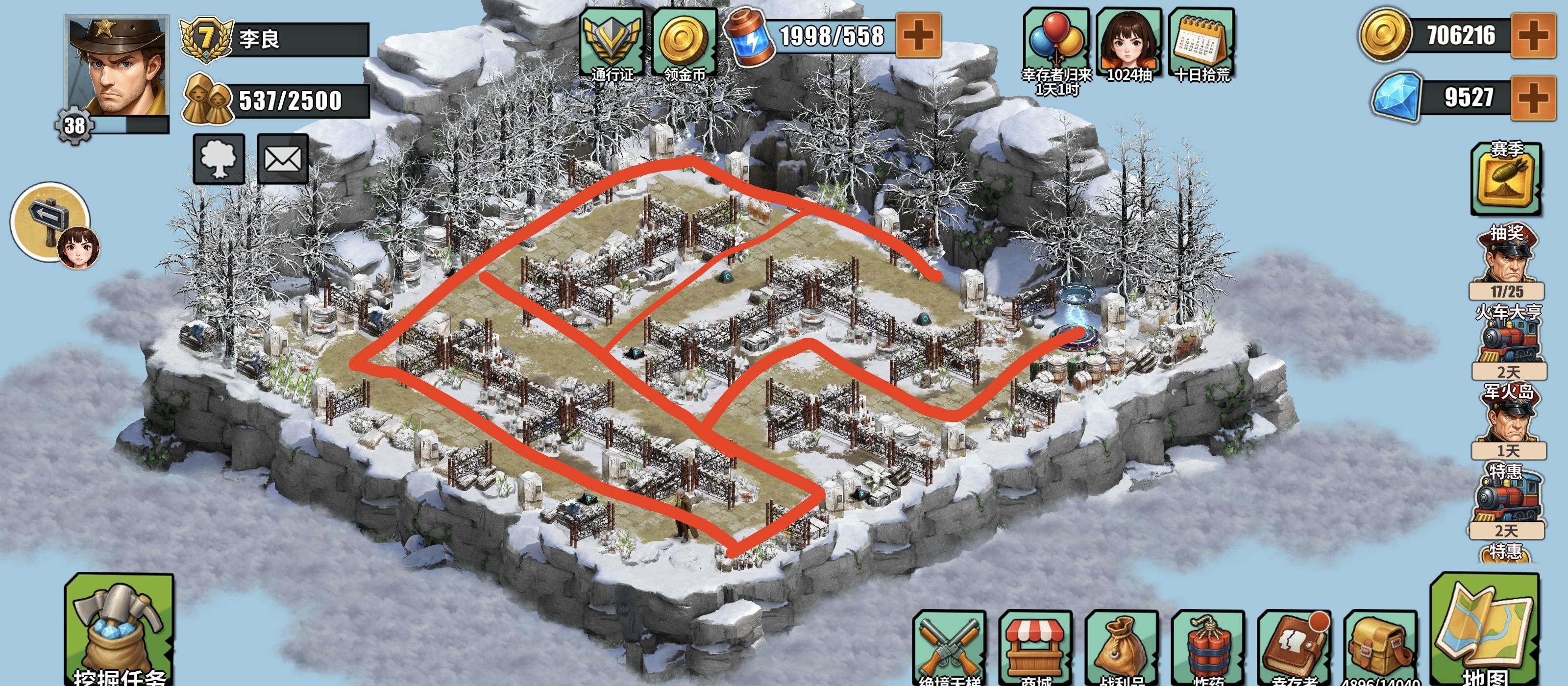Buy diamonds using the plus button
1568x686 pixels.
coord(1534,98)
